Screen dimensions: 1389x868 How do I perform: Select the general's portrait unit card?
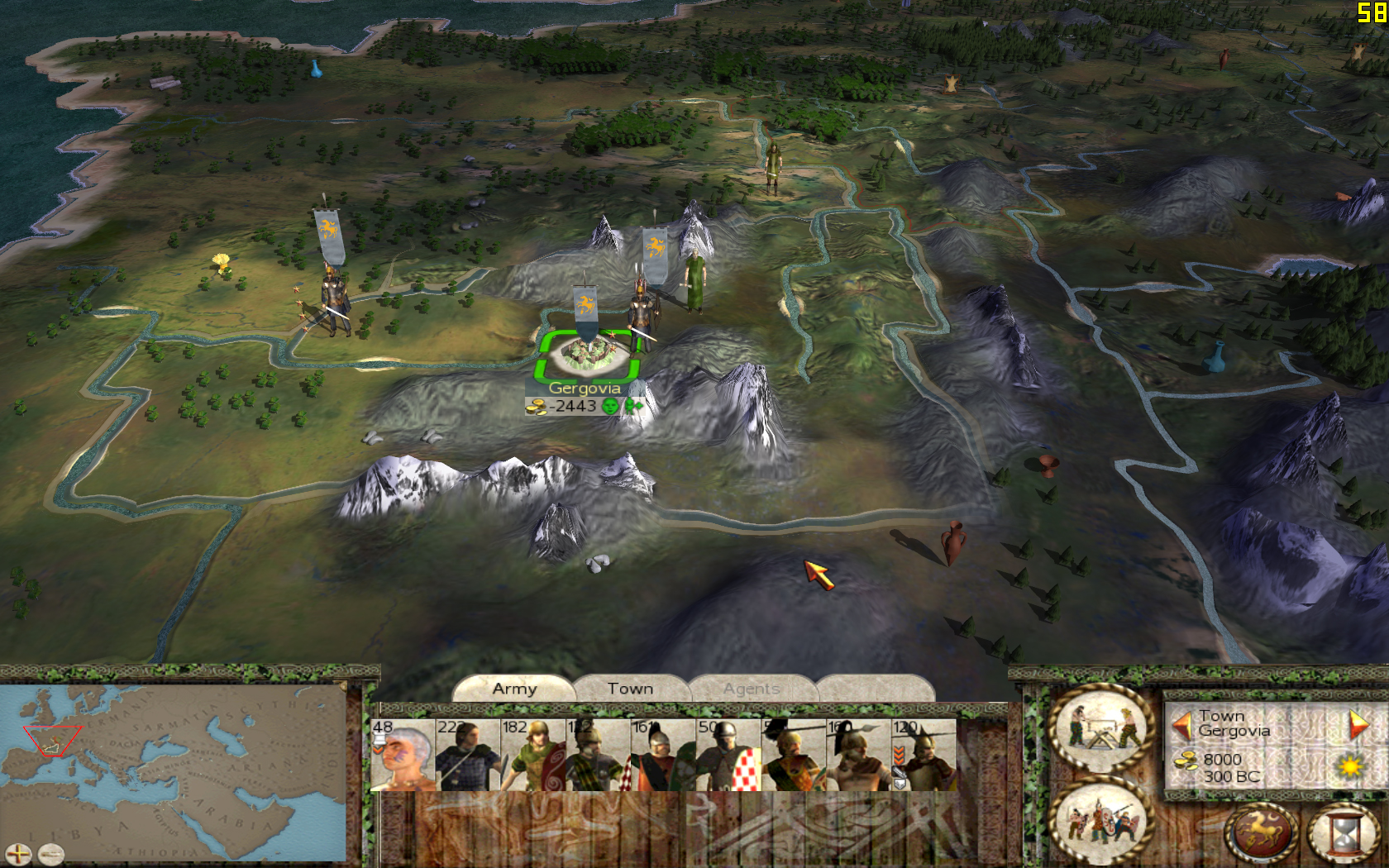[x=403, y=755]
